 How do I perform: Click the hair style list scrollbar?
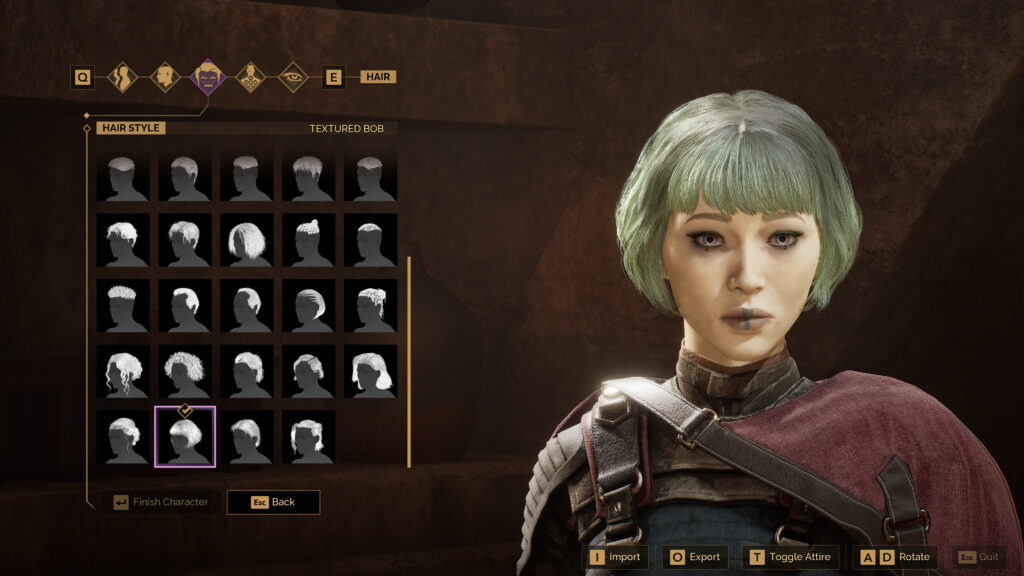[x=408, y=360]
